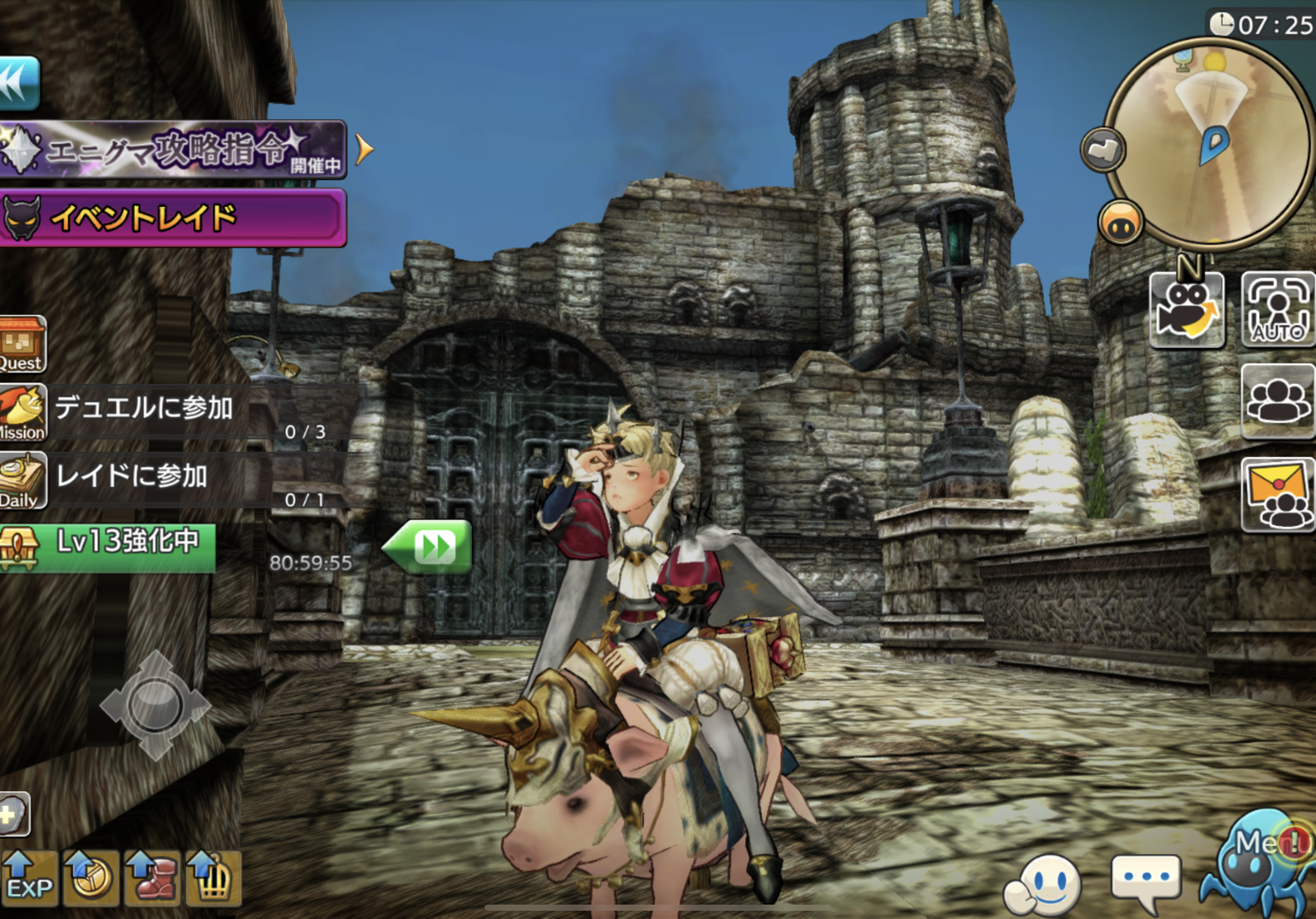This screenshot has width=1316, height=919.
Task: Open the party members icon
Action: [1278, 402]
